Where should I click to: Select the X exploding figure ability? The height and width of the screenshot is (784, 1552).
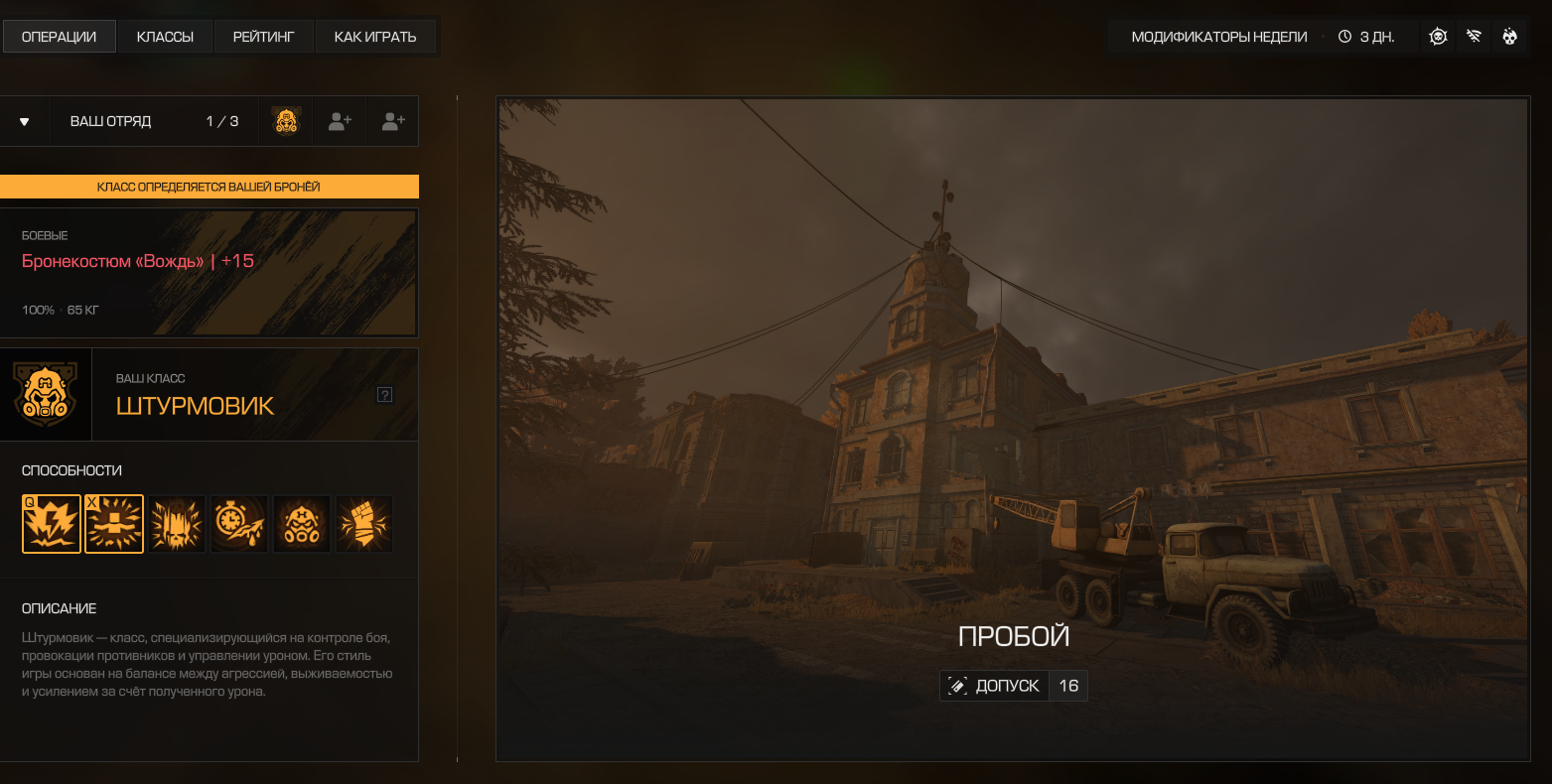[x=114, y=524]
